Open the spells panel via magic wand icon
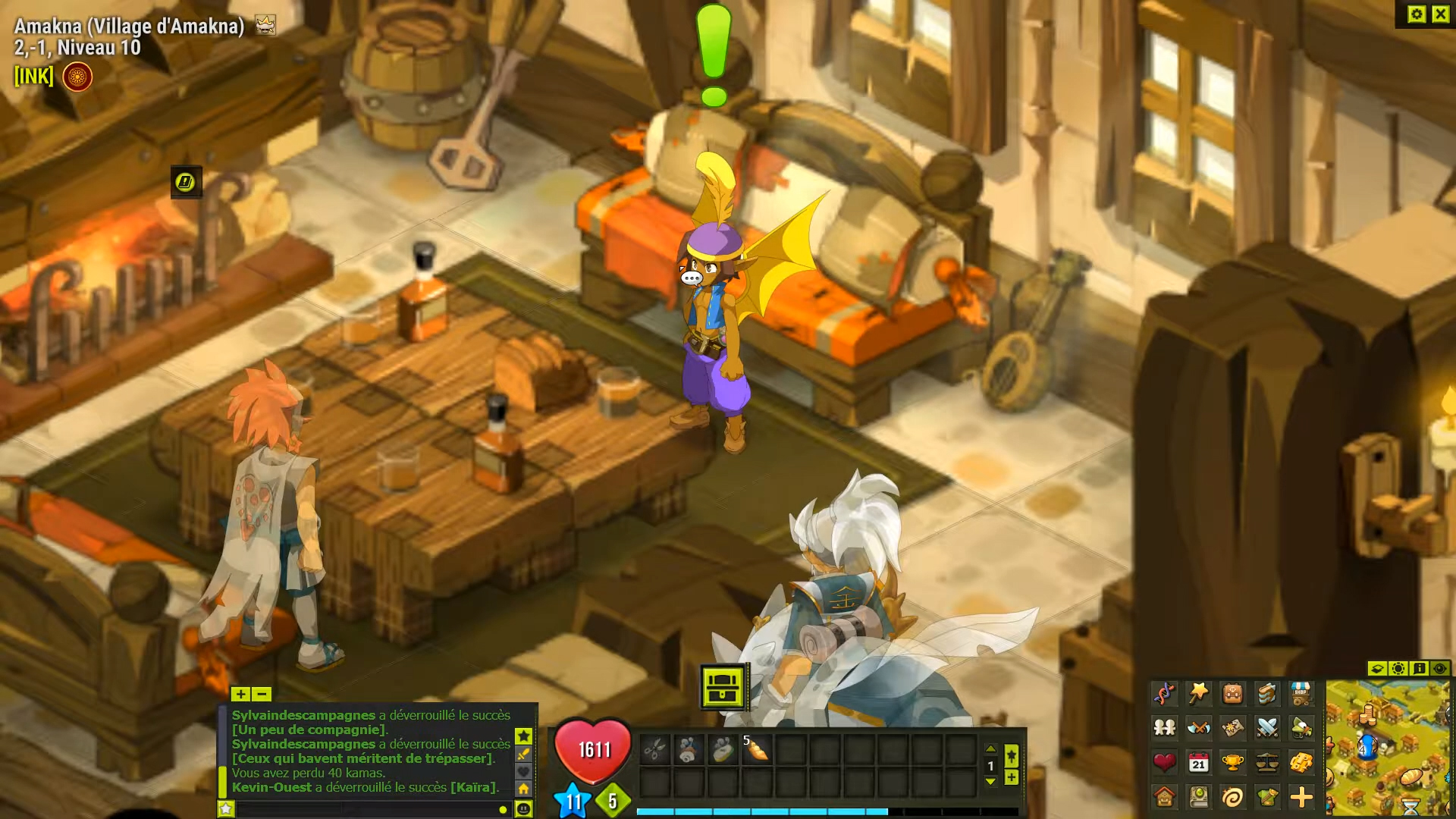Screen dimensions: 1456x819 tap(1197, 692)
